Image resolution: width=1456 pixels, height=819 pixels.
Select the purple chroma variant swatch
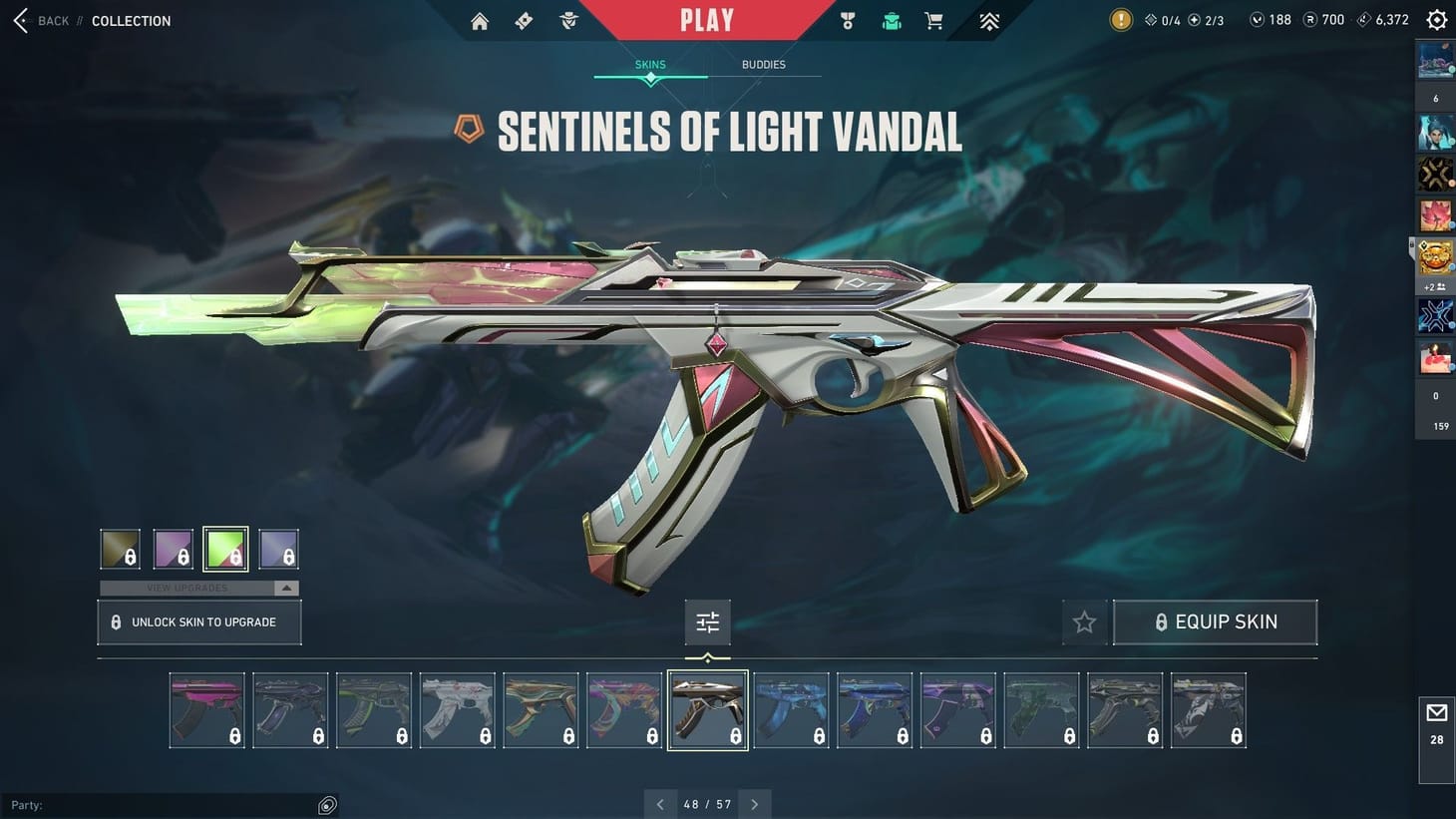tap(173, 548)
